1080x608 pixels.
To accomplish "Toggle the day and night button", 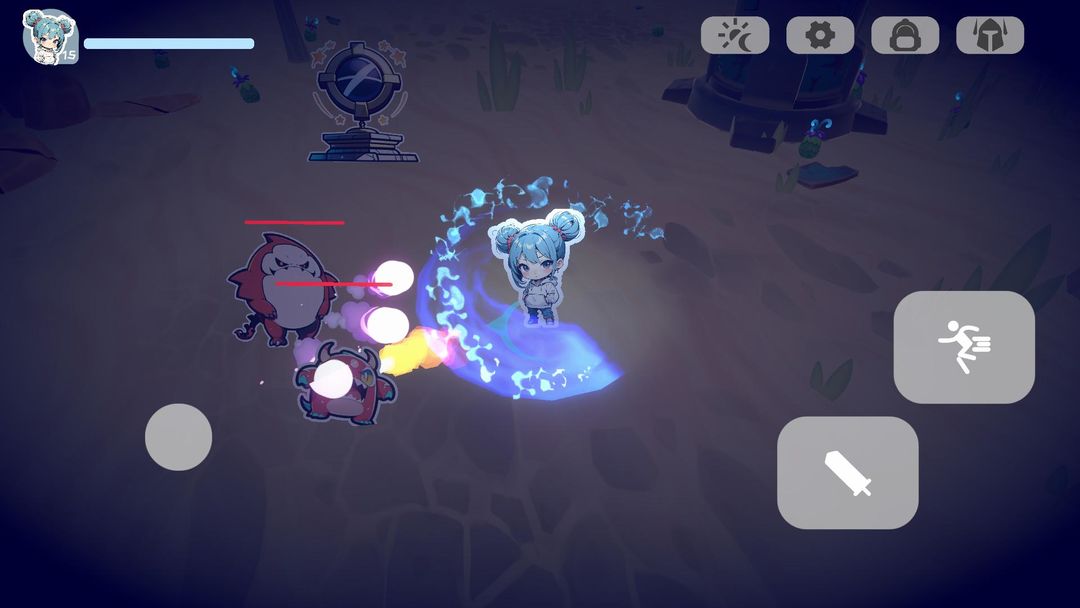I will pos(735,36).
